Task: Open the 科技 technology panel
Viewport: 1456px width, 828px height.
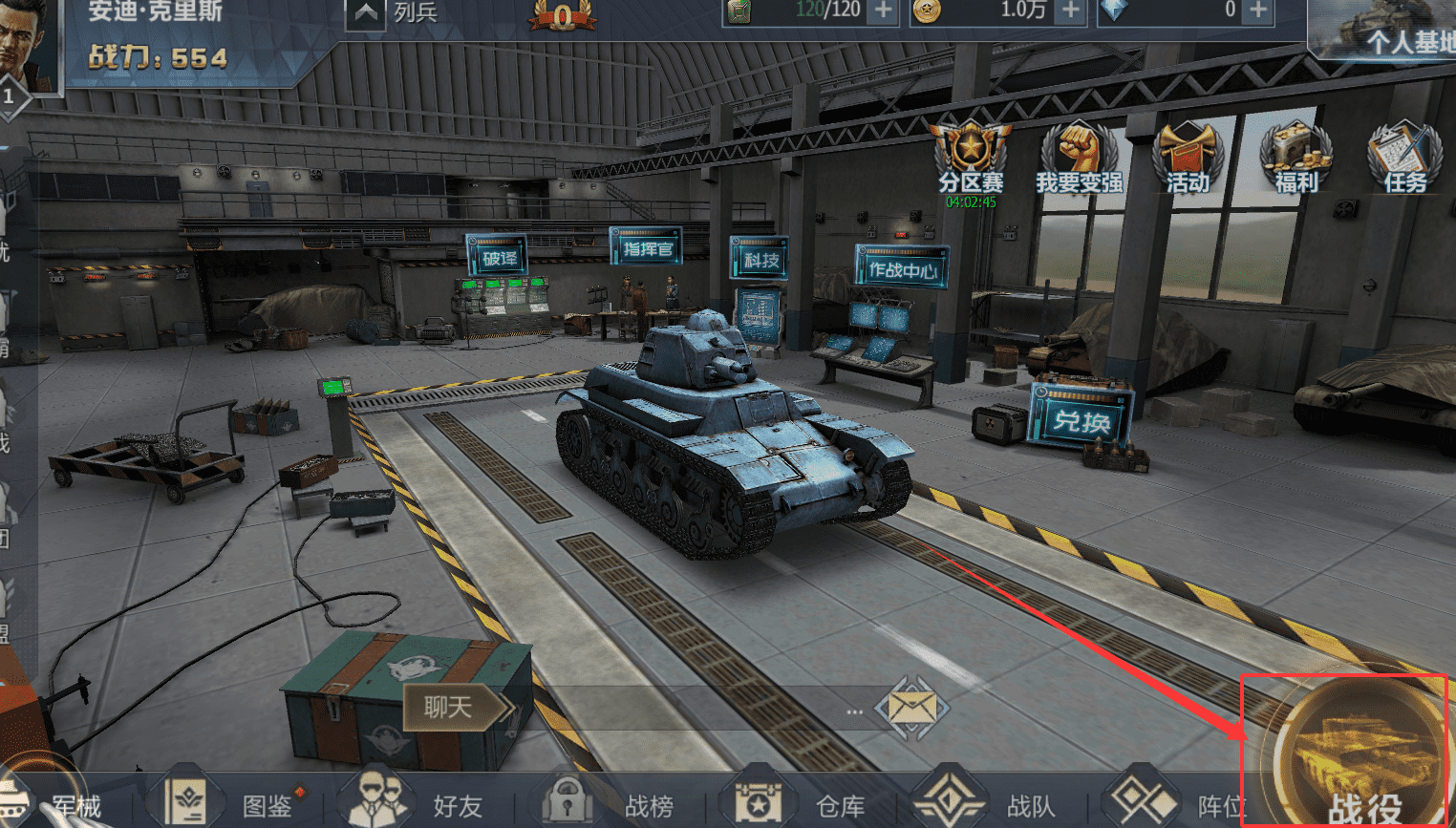Action: coord(760,259)
